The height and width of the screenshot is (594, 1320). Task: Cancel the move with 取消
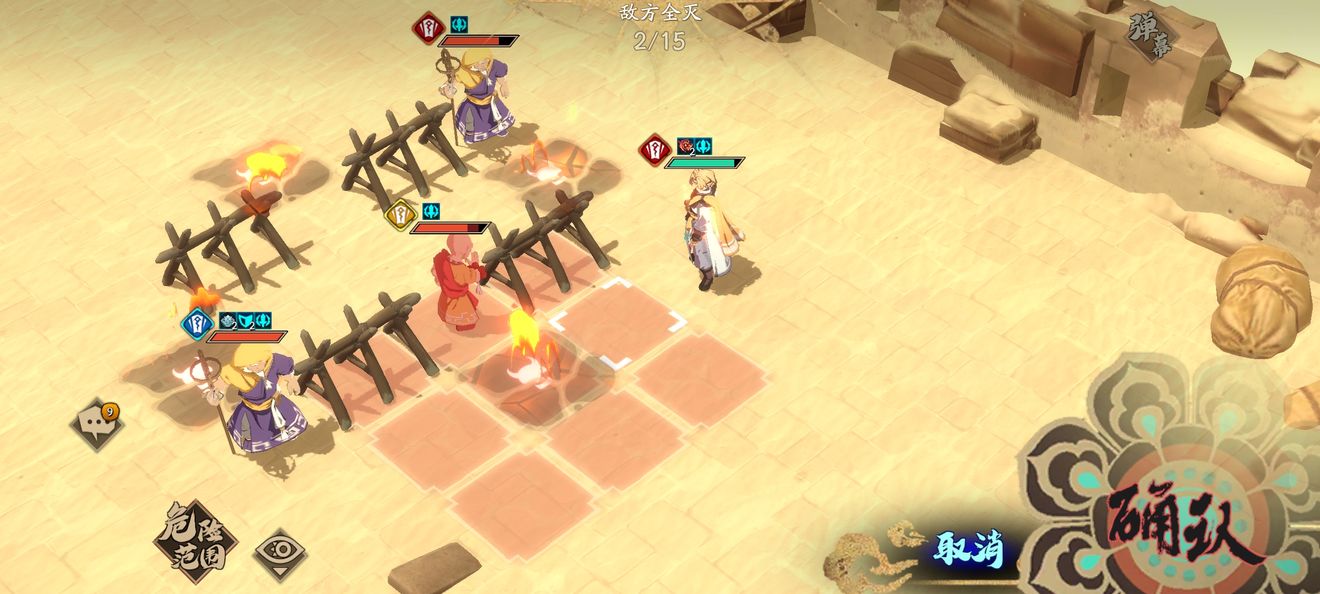(967, 549)
